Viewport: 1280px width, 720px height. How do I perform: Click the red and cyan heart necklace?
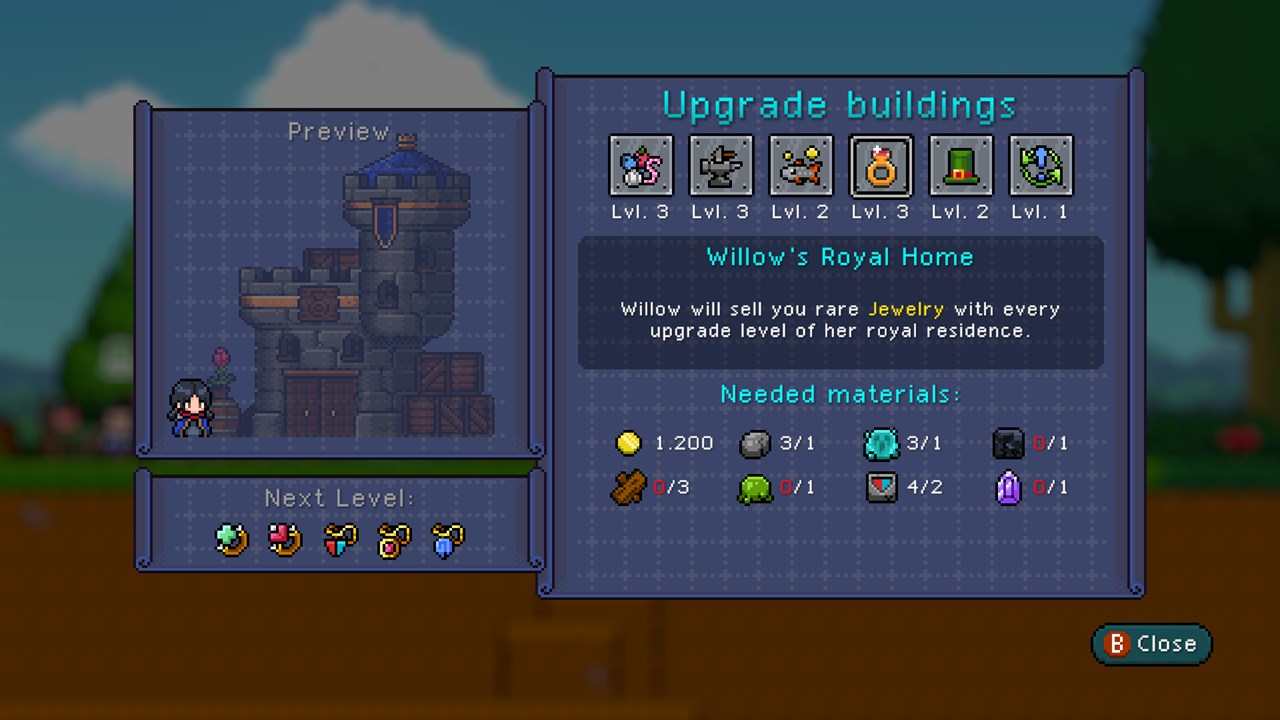coord(340,540)
